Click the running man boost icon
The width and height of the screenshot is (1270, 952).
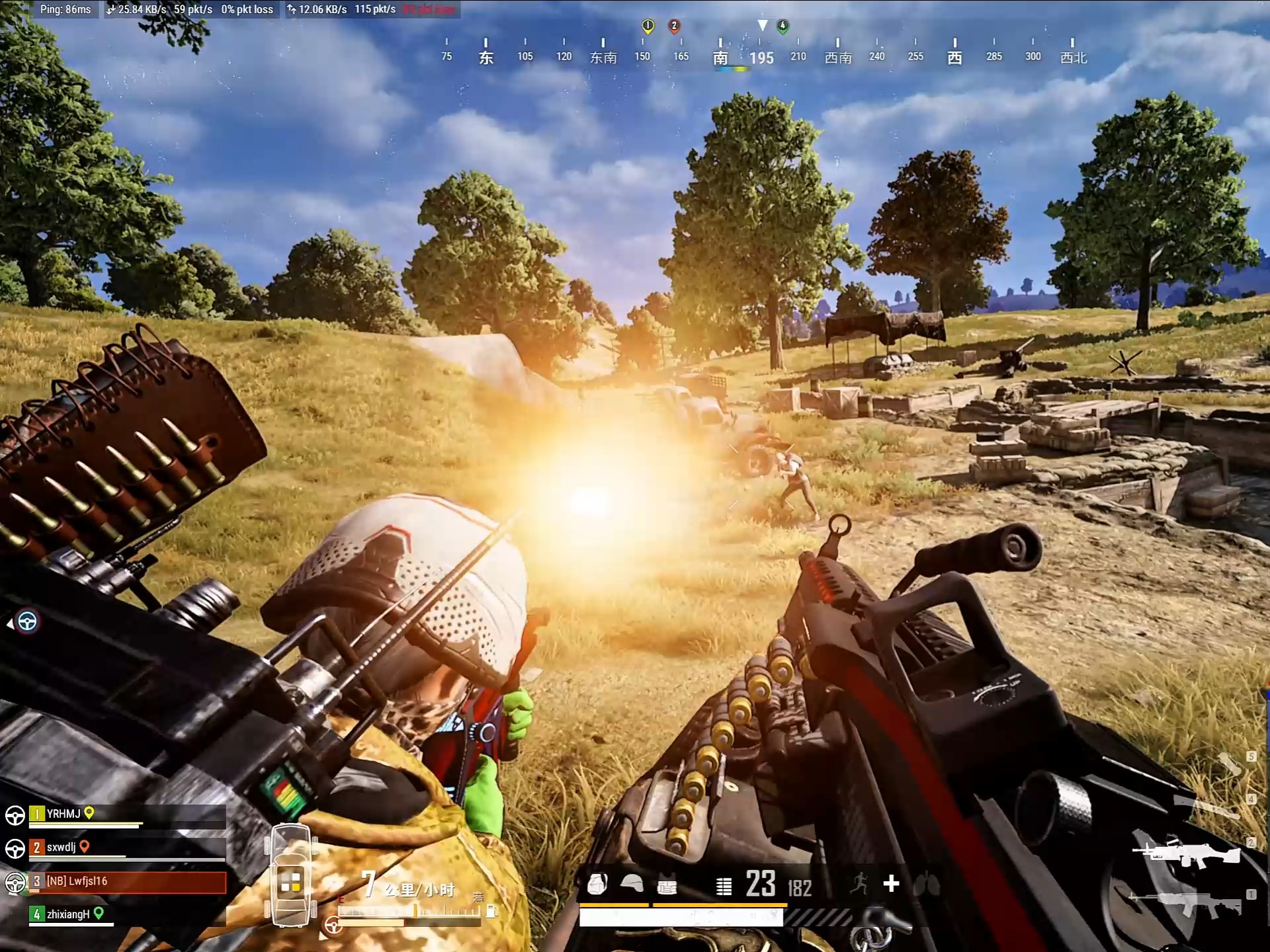pos(859,883)
